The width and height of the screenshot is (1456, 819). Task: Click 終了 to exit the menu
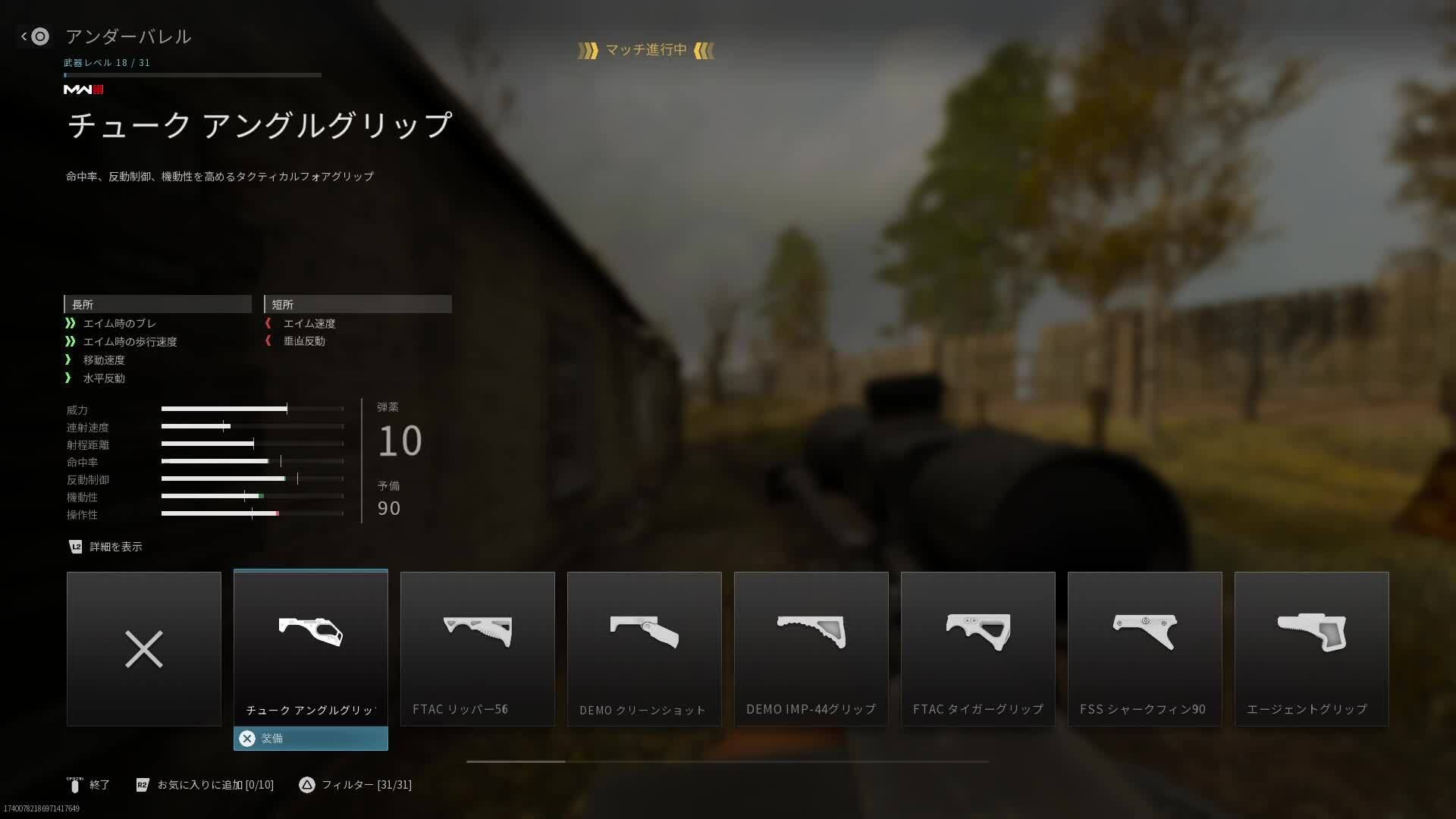tap(98, 785)
